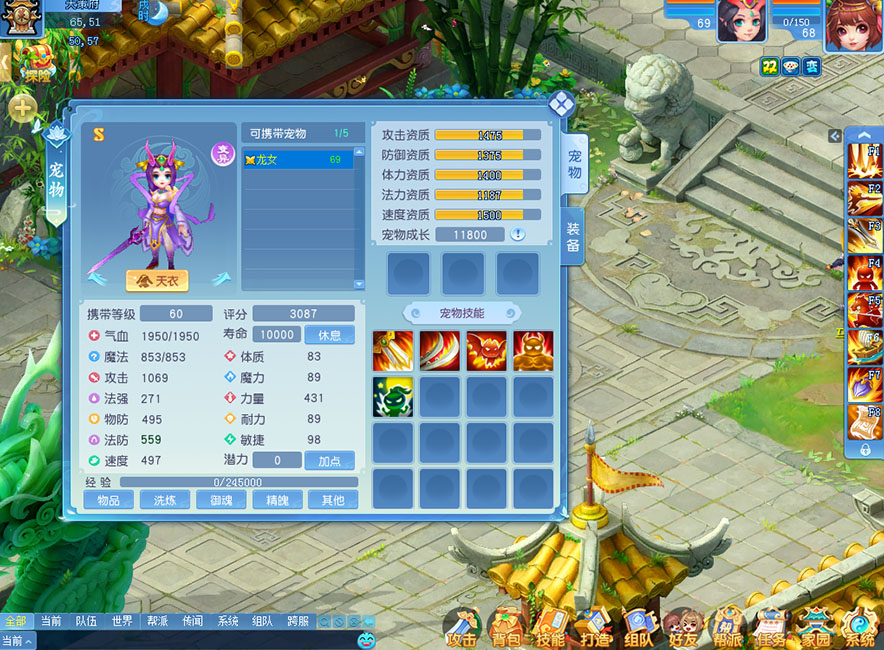Click the 加点 add points button
The height and width of the screenshot is (650, 884).
click(329, 461)
